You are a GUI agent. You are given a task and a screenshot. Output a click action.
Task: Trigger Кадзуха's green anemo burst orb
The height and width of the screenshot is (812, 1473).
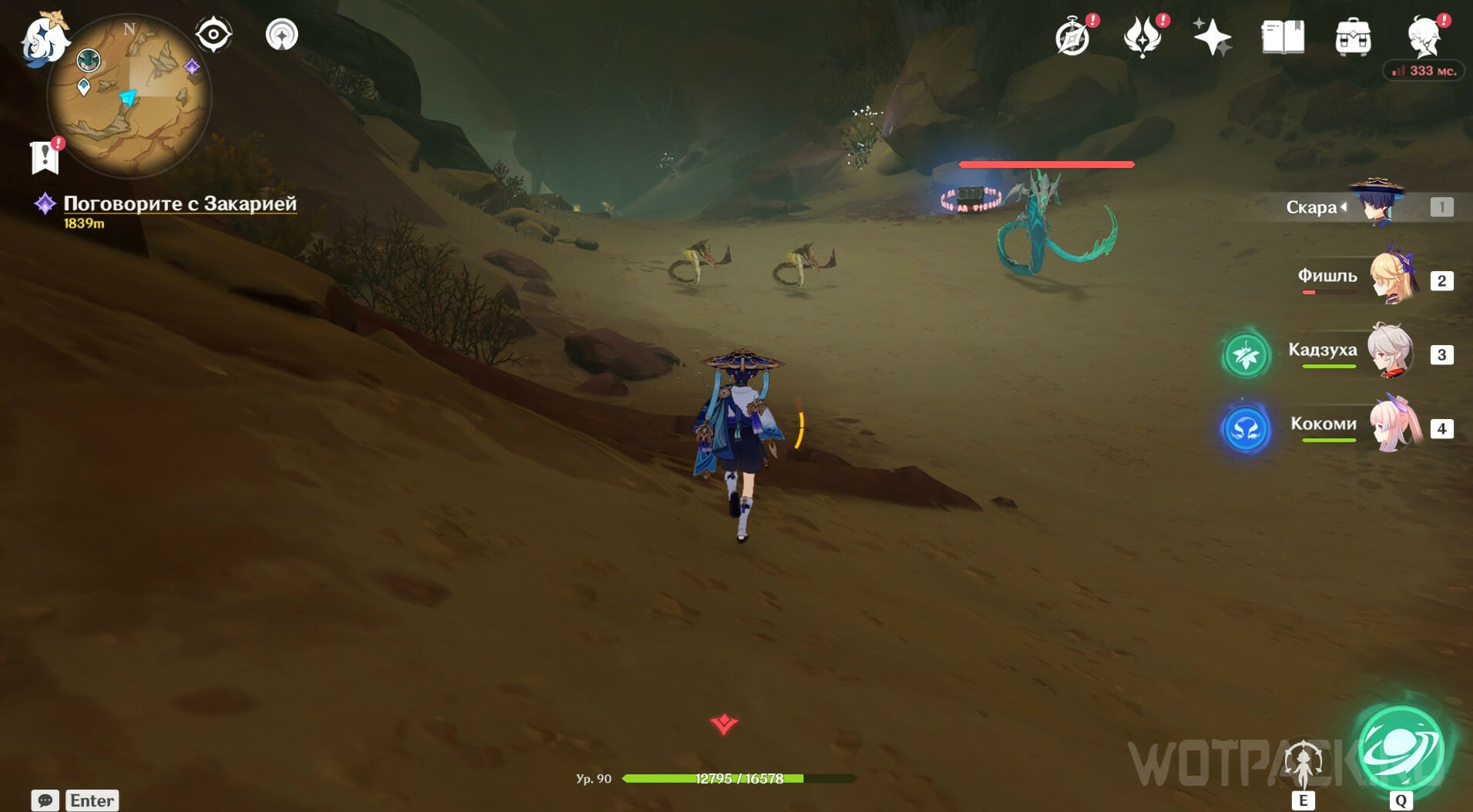pyautogui.click(x=1246, y=355)
